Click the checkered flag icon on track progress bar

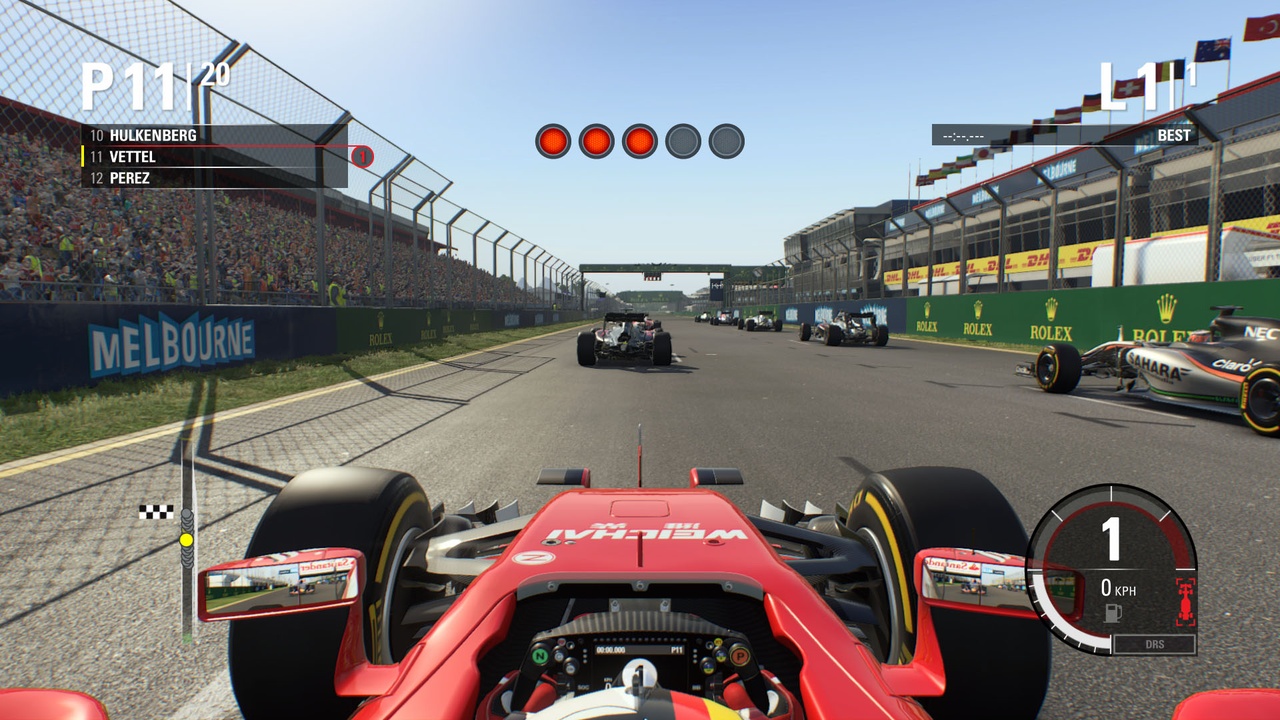(x=155, y=511)
